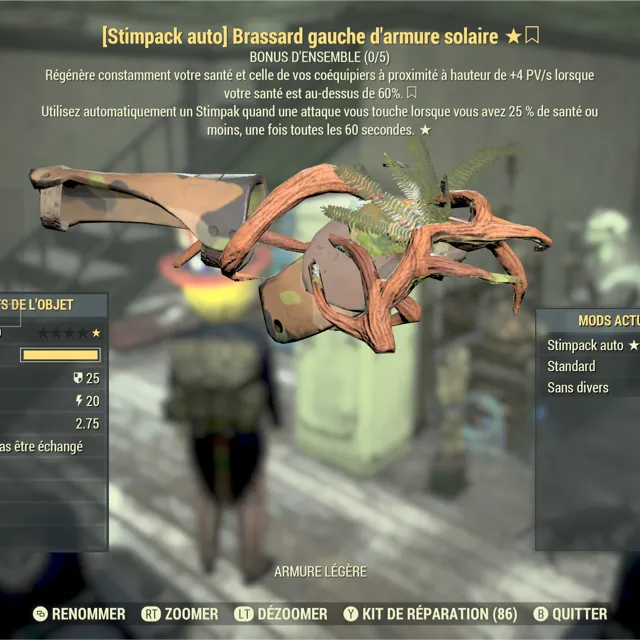The image size is (640, 640).
Task: Select the Dézoomer action
Action: (281, 614)
